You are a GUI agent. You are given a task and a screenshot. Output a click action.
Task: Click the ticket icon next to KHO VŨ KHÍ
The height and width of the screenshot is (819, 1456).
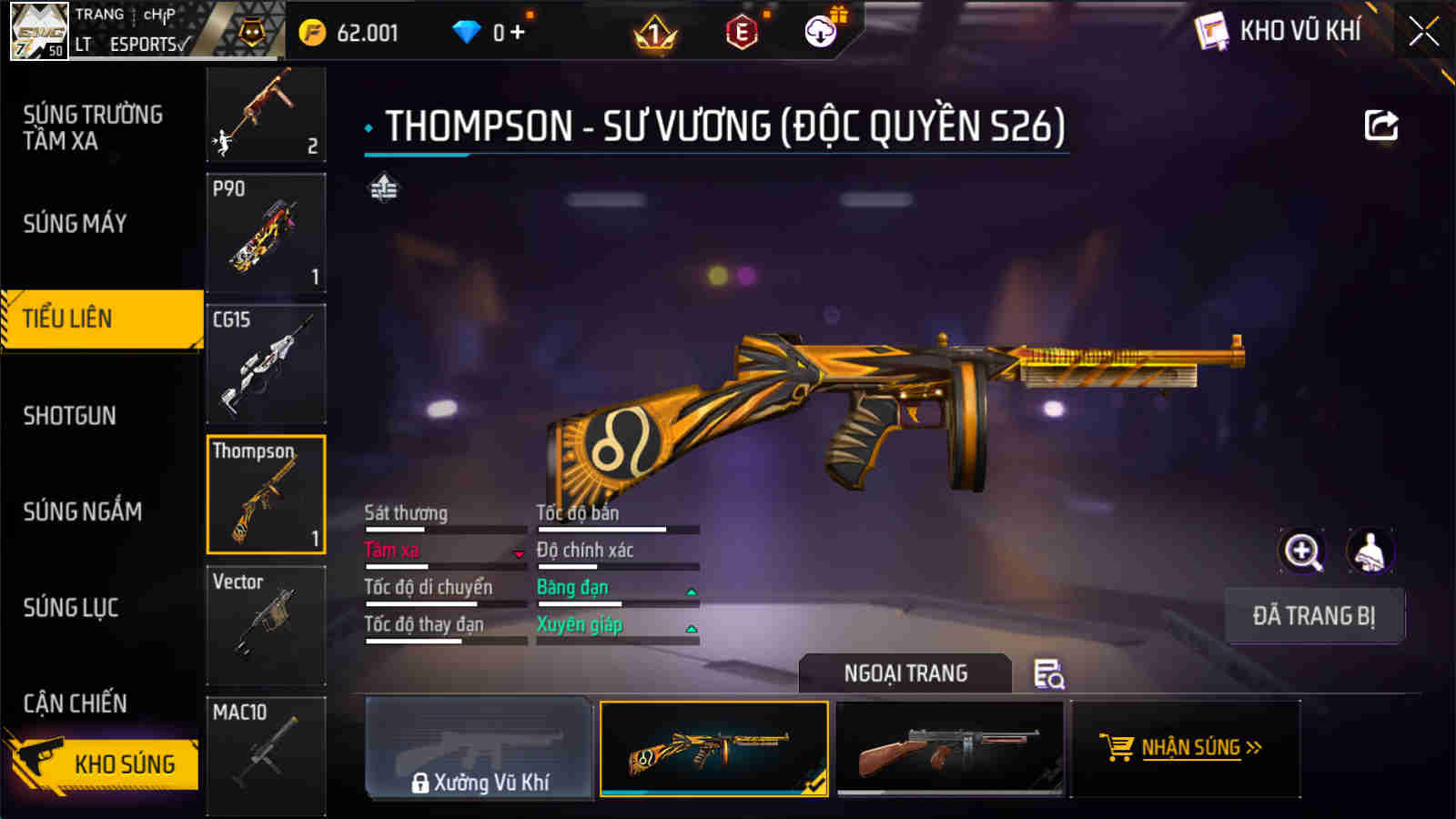(x=1210, y=30)
